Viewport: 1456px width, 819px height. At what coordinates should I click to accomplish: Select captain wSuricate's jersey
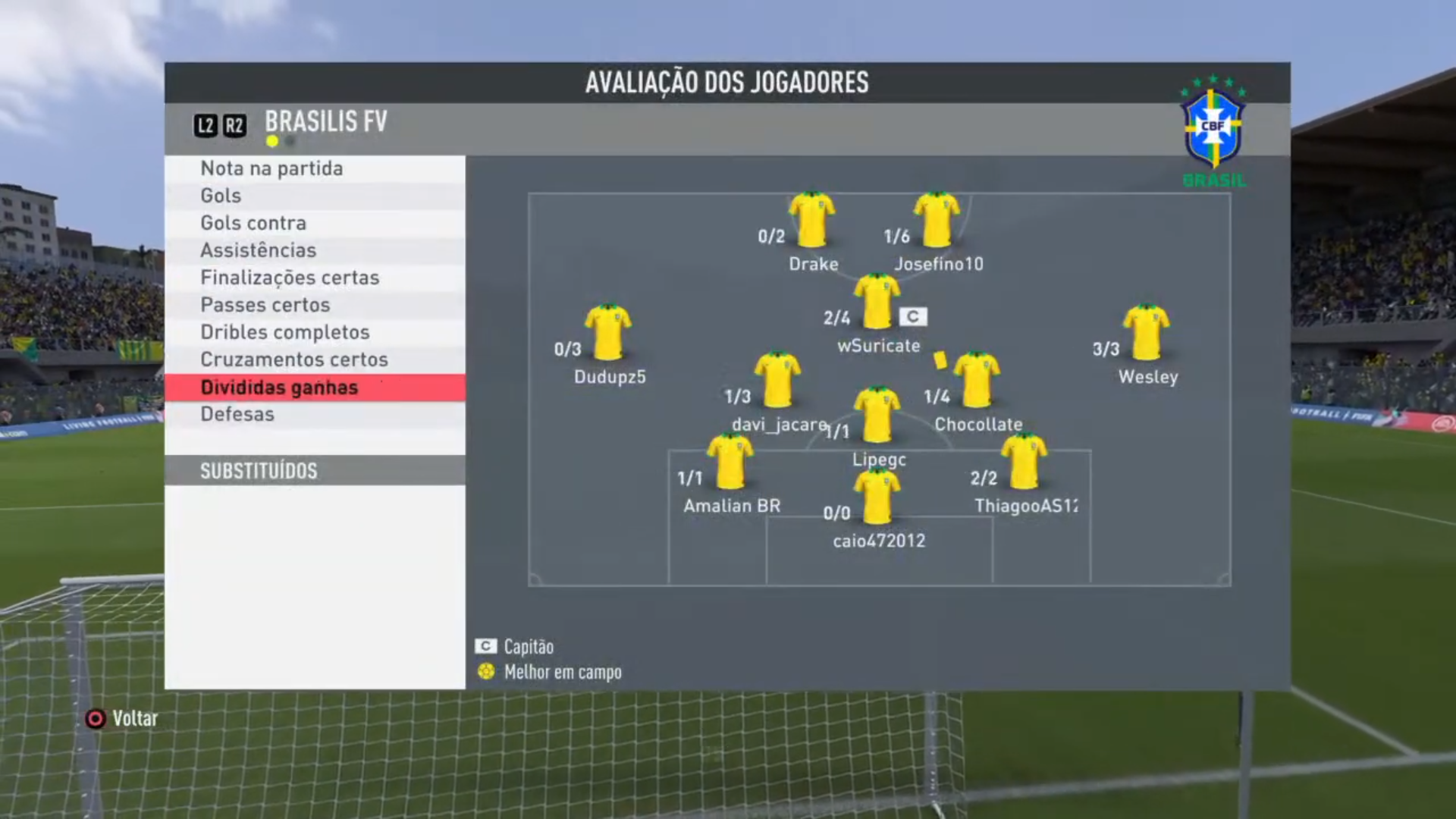(877, 301)
